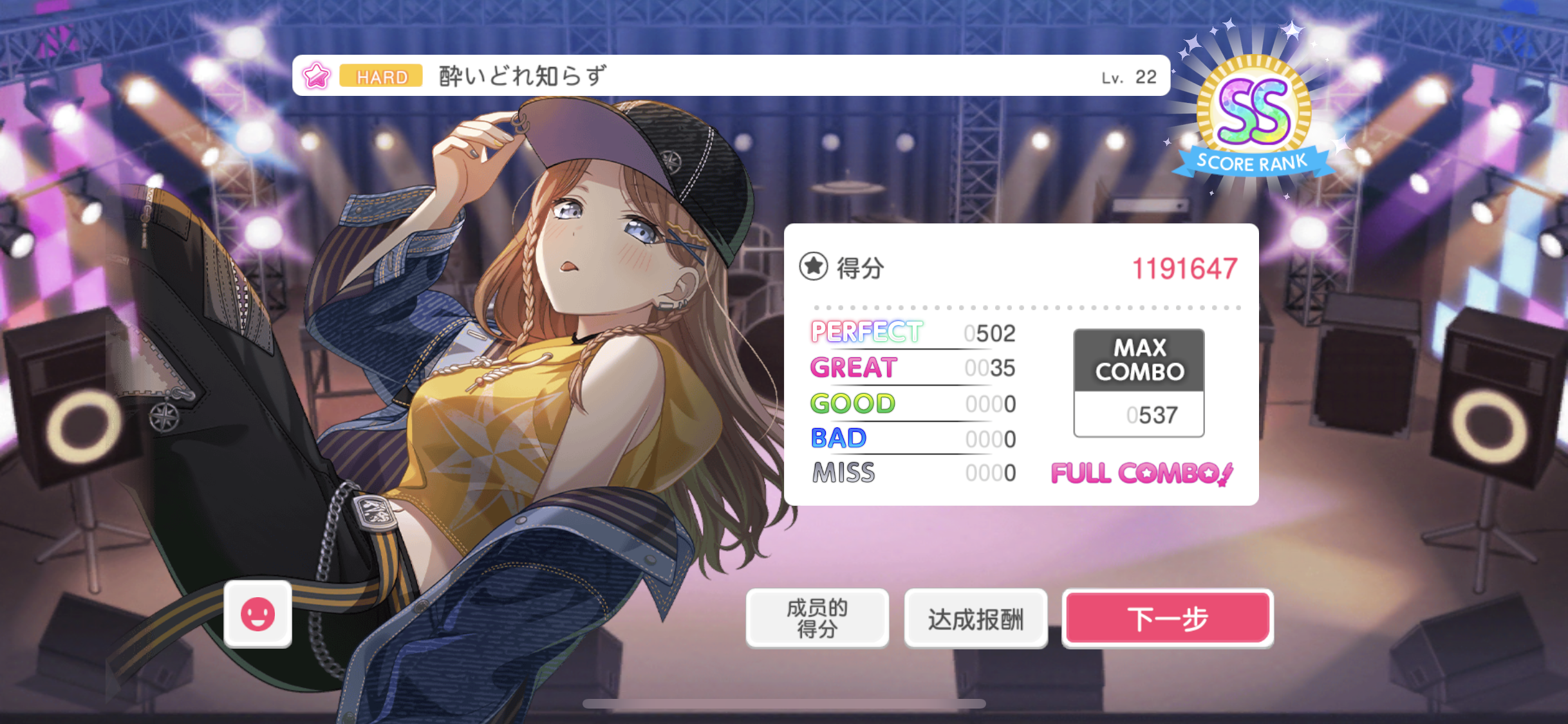Select the HARD difficulty badge

(380, 77)
